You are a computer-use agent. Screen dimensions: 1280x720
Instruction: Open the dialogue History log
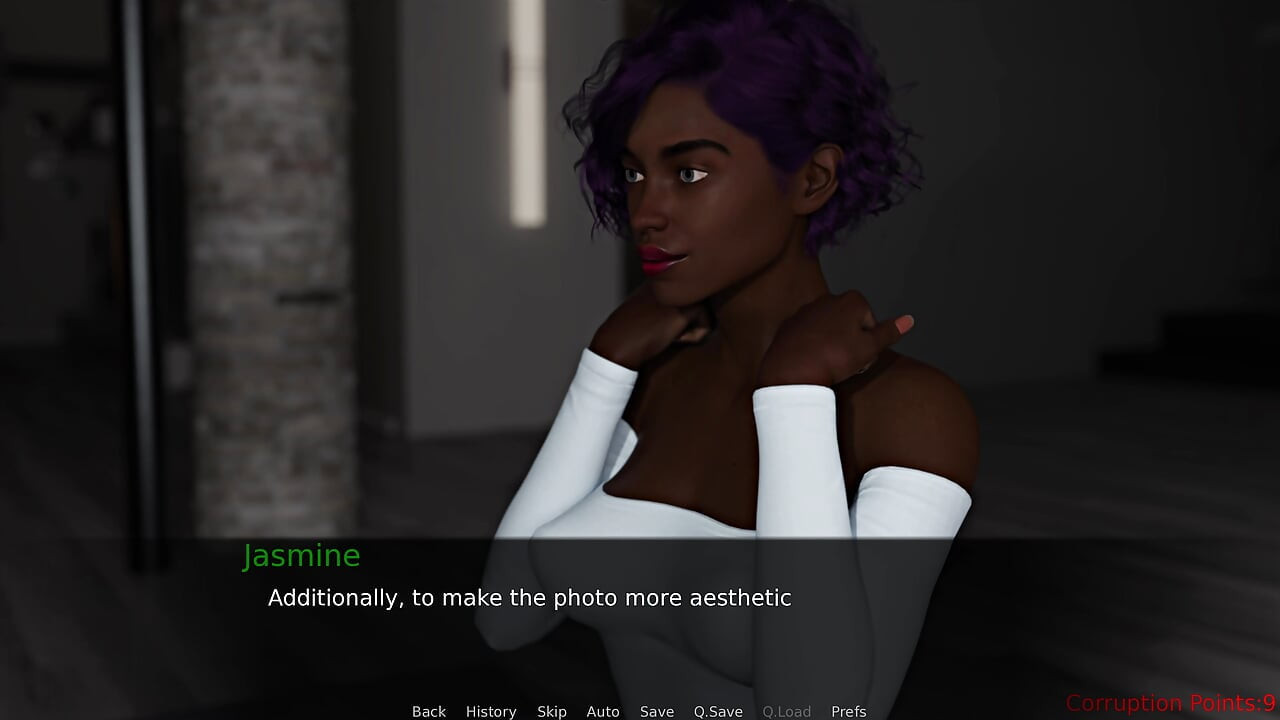tap(491, 711)
